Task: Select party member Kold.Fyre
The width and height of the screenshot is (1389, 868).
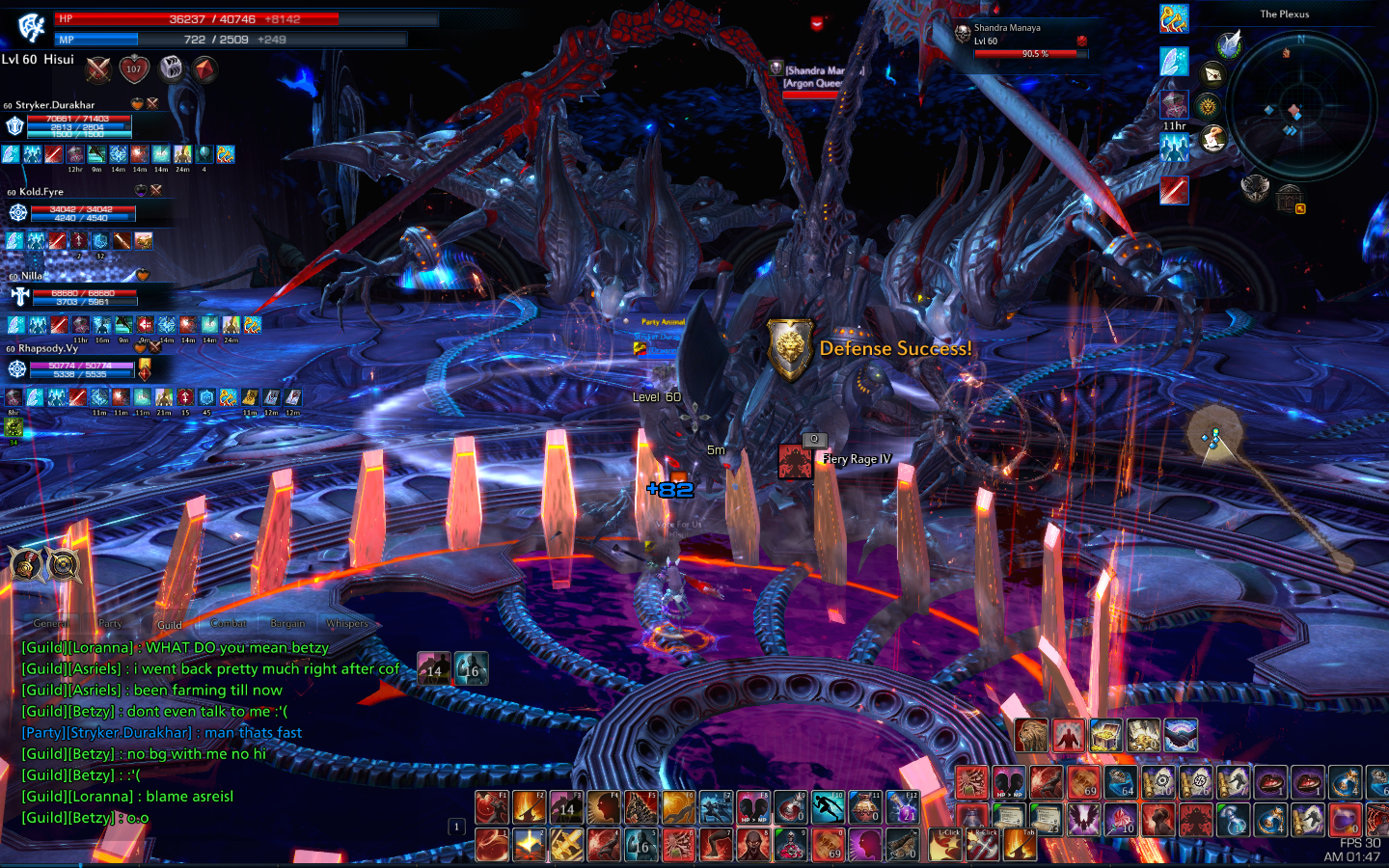Action: tap(41, 192)
